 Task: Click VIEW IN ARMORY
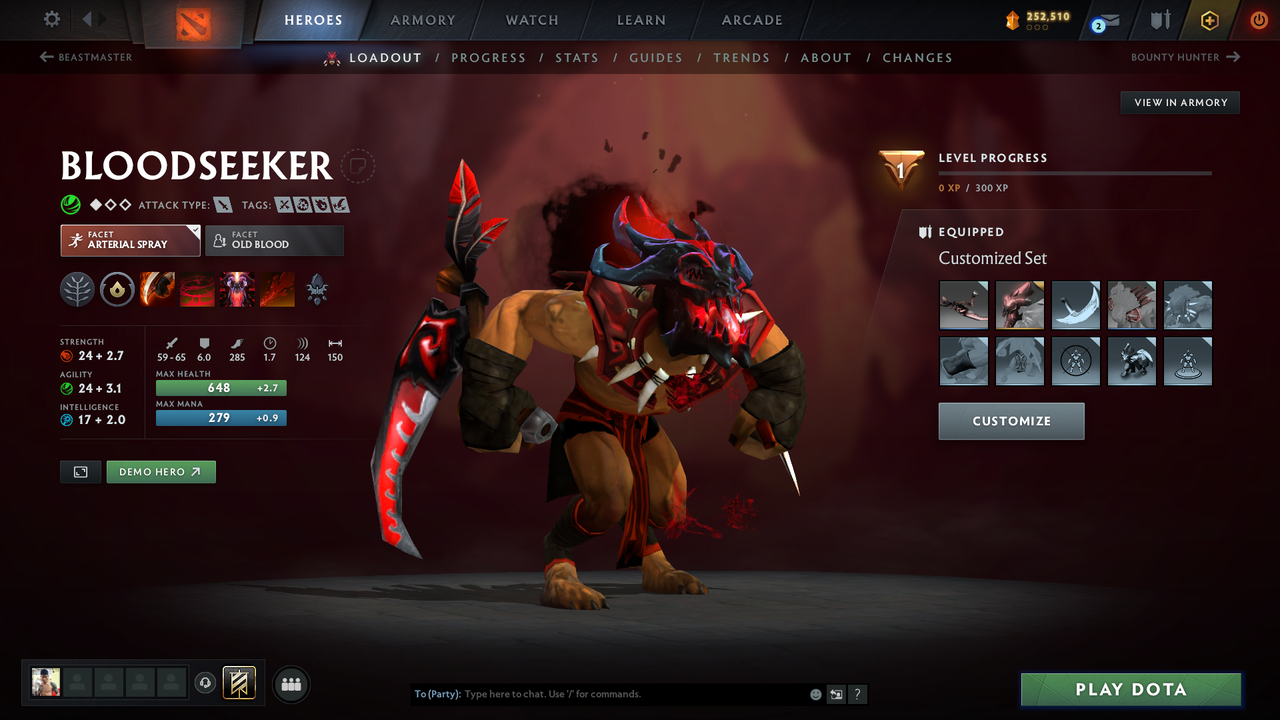click(1179, 102)
